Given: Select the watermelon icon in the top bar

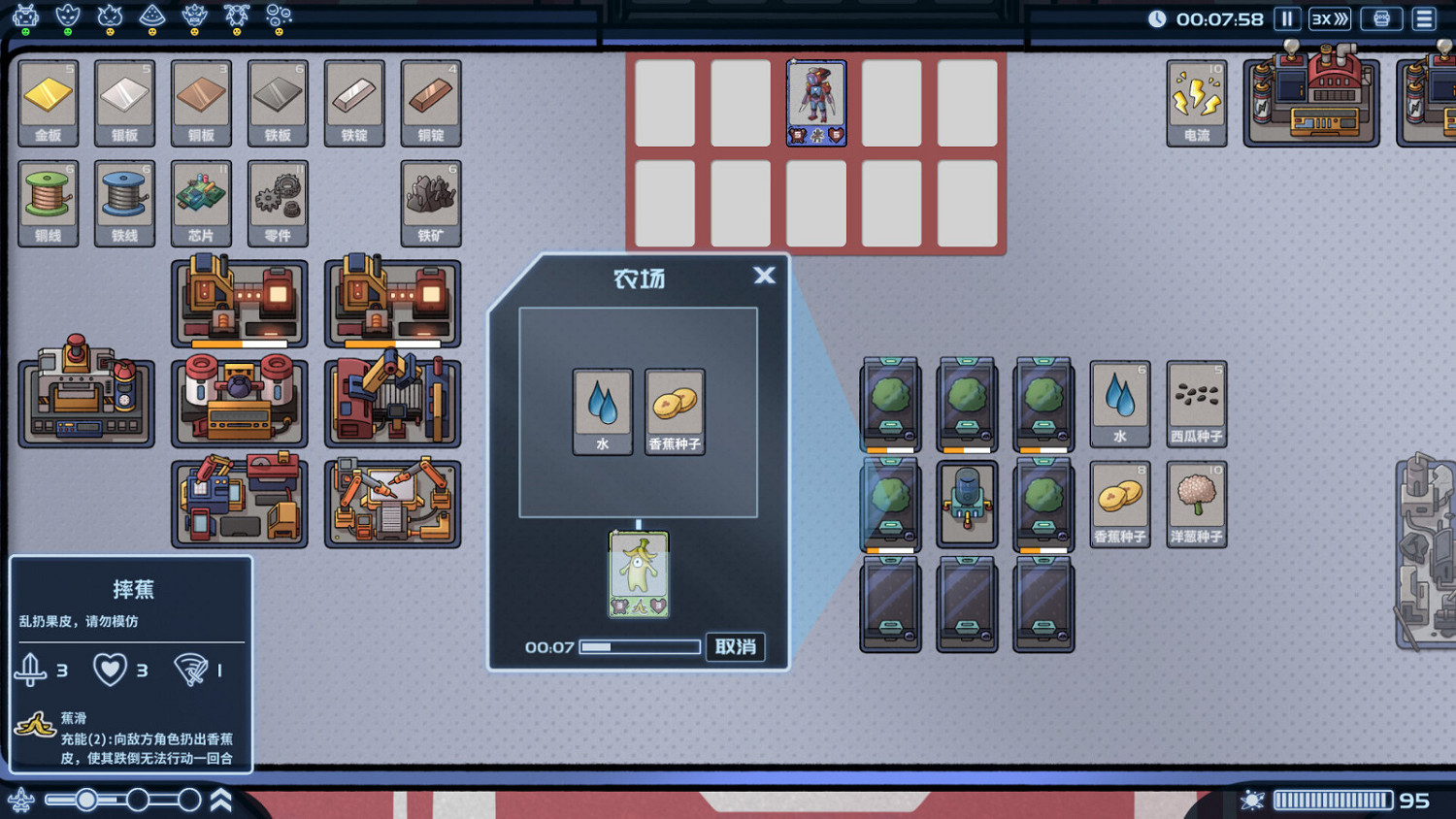Looking at the screenshot, I should (150, 16).
